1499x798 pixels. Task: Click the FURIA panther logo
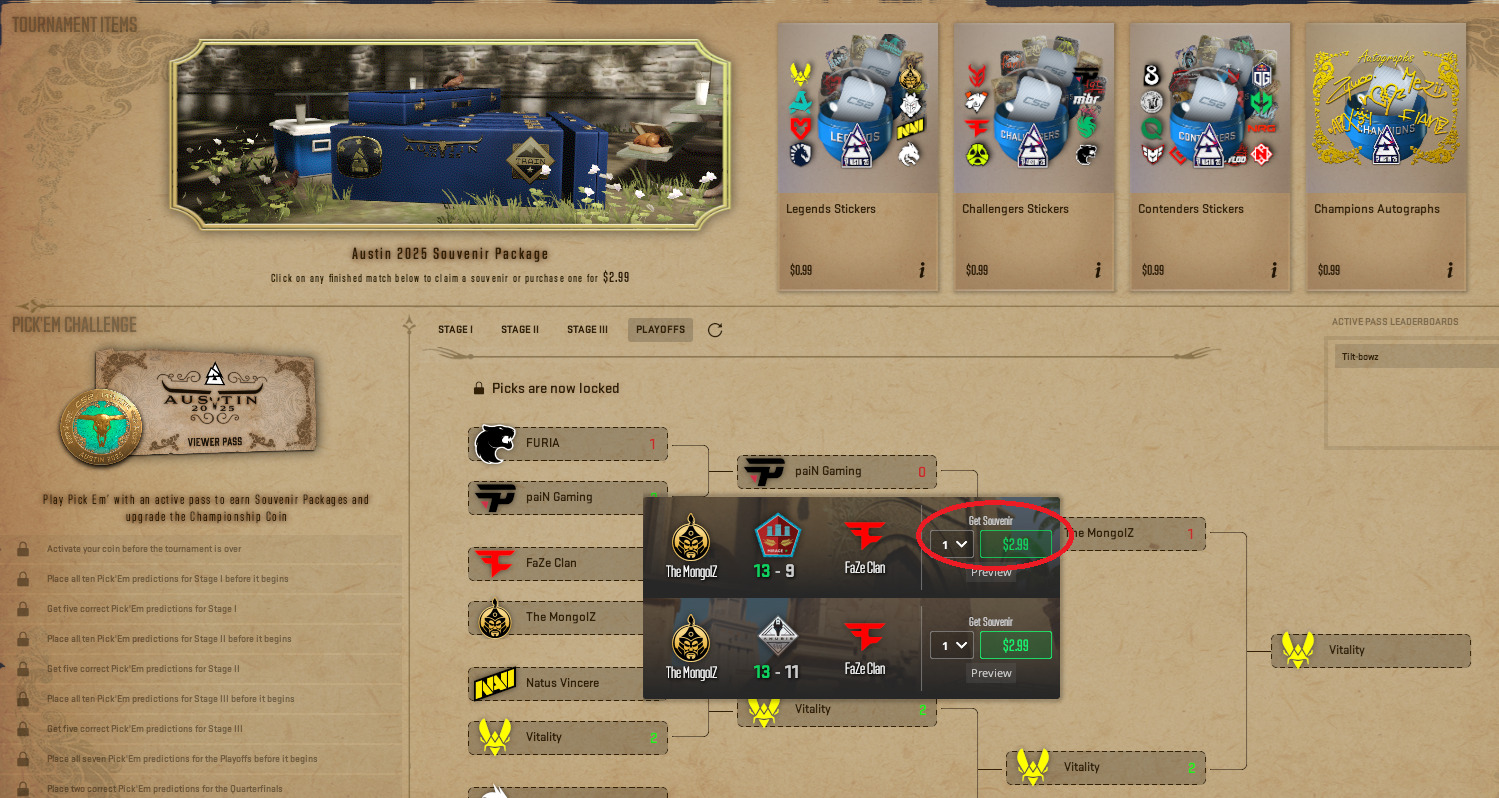tap(496, 443)
